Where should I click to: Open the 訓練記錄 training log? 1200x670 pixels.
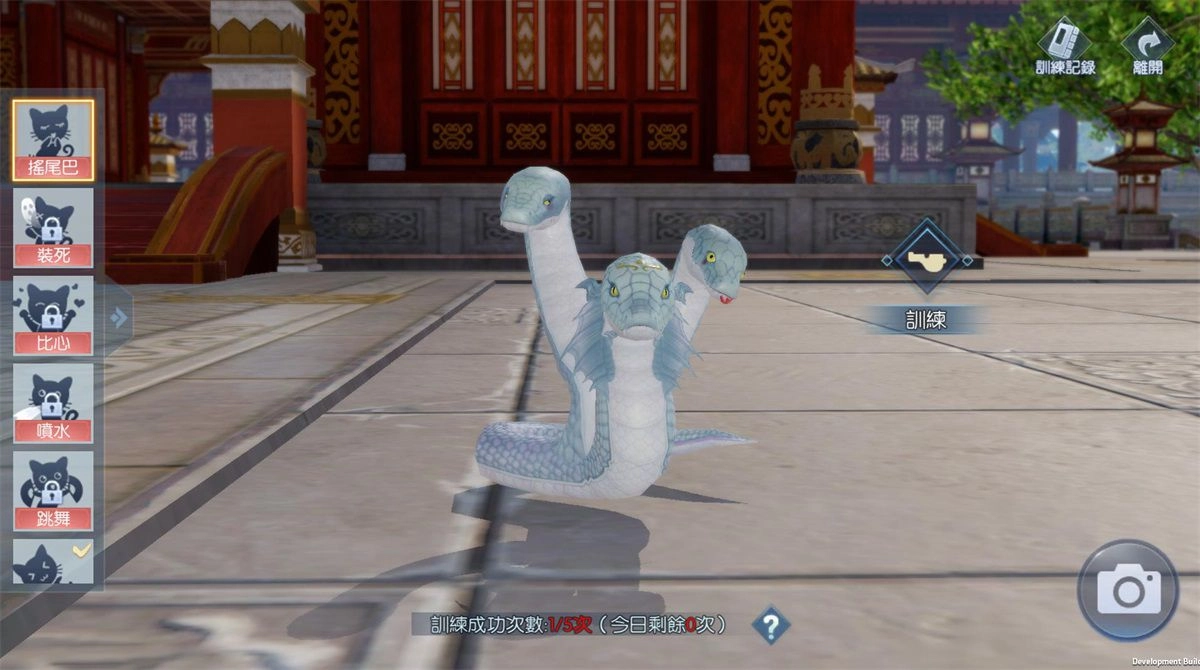(x=1065, y=47)
